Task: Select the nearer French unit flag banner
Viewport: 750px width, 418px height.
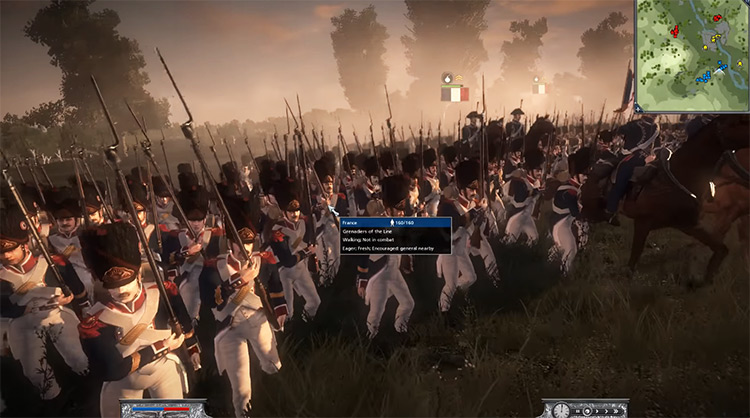Action: (455, 93)
